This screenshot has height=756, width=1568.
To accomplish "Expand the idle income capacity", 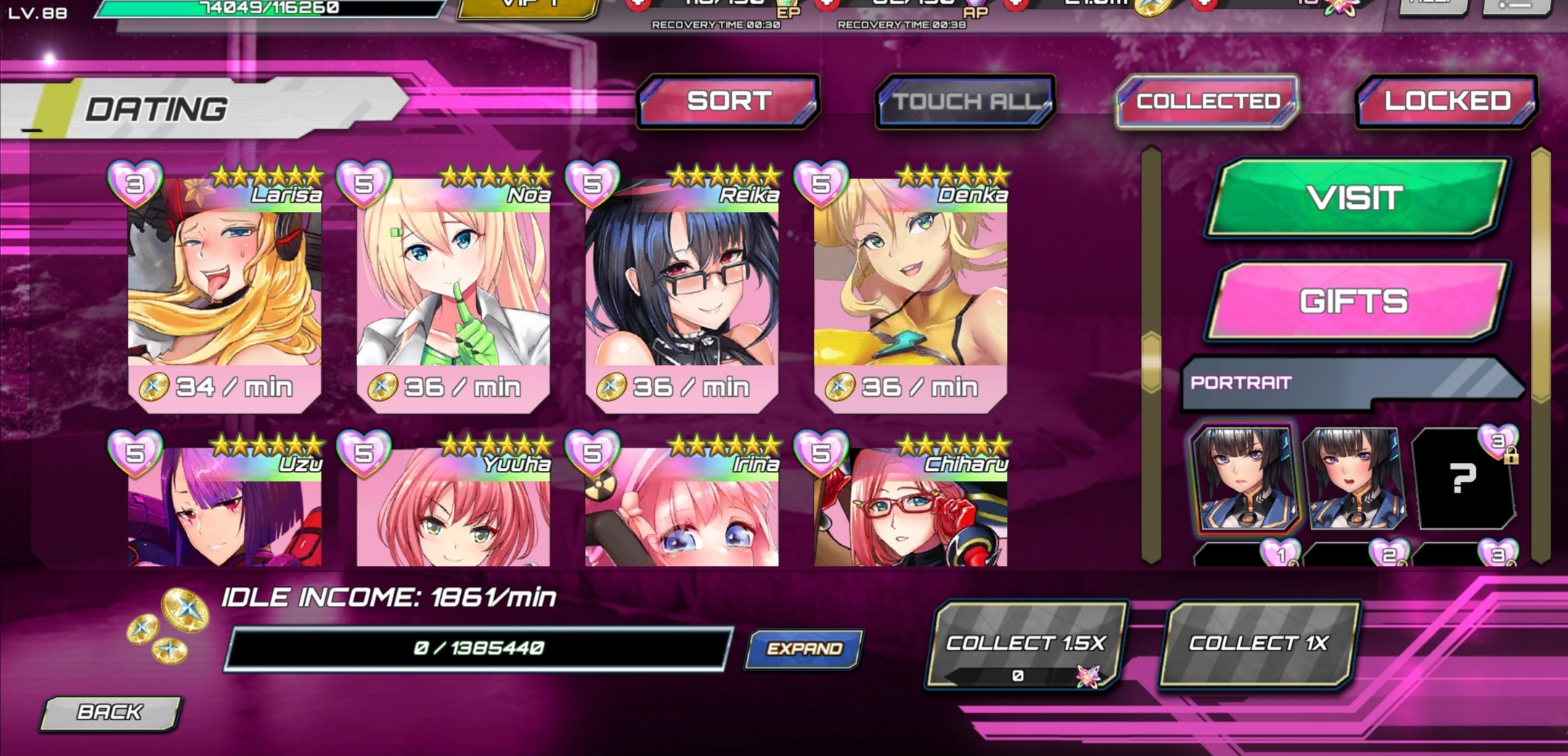I will point(804,648).
